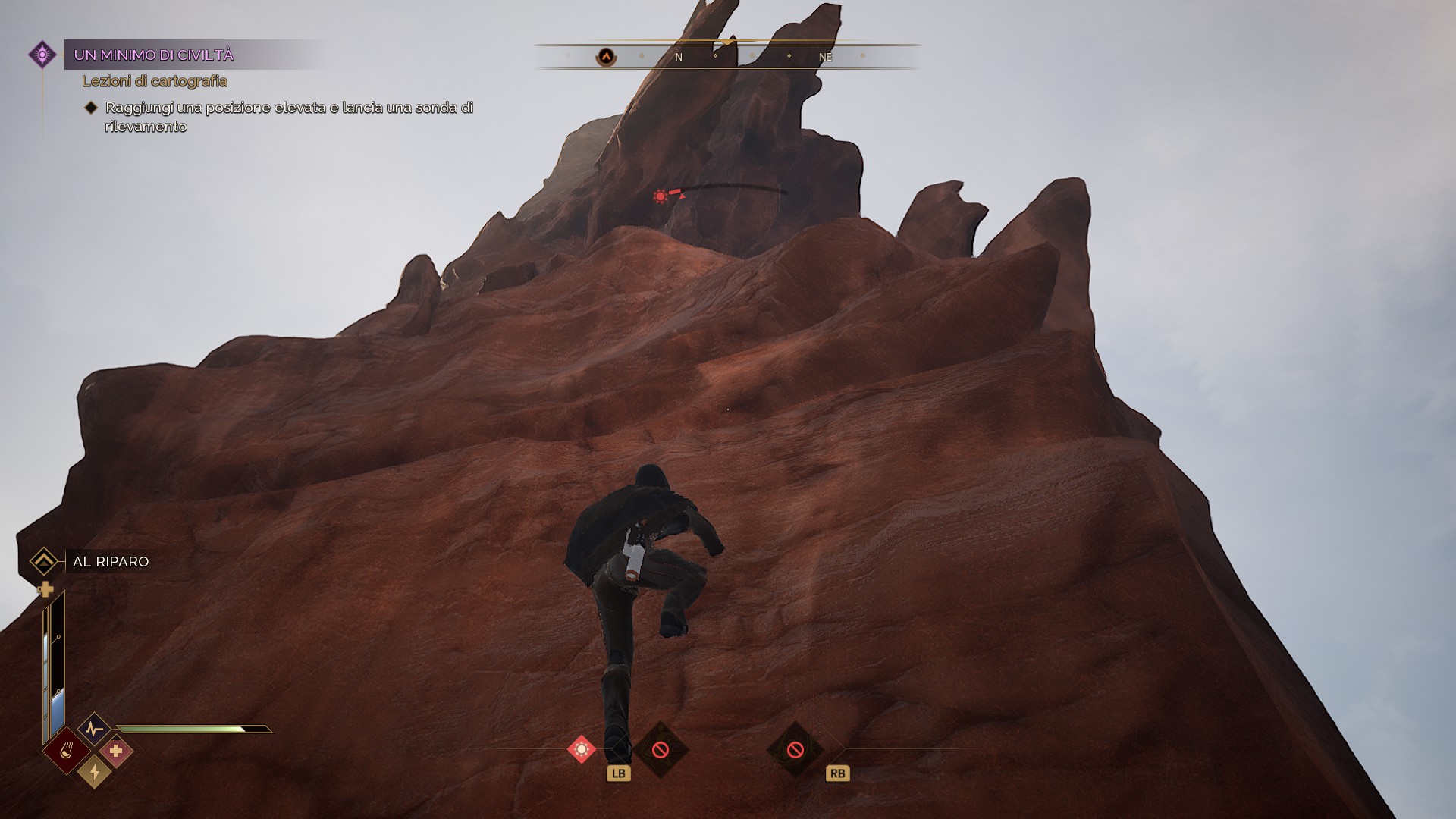The image size is (1456, 819).
Task: Select the quest title Un minimo di civiltà
Action: point(154,55)
